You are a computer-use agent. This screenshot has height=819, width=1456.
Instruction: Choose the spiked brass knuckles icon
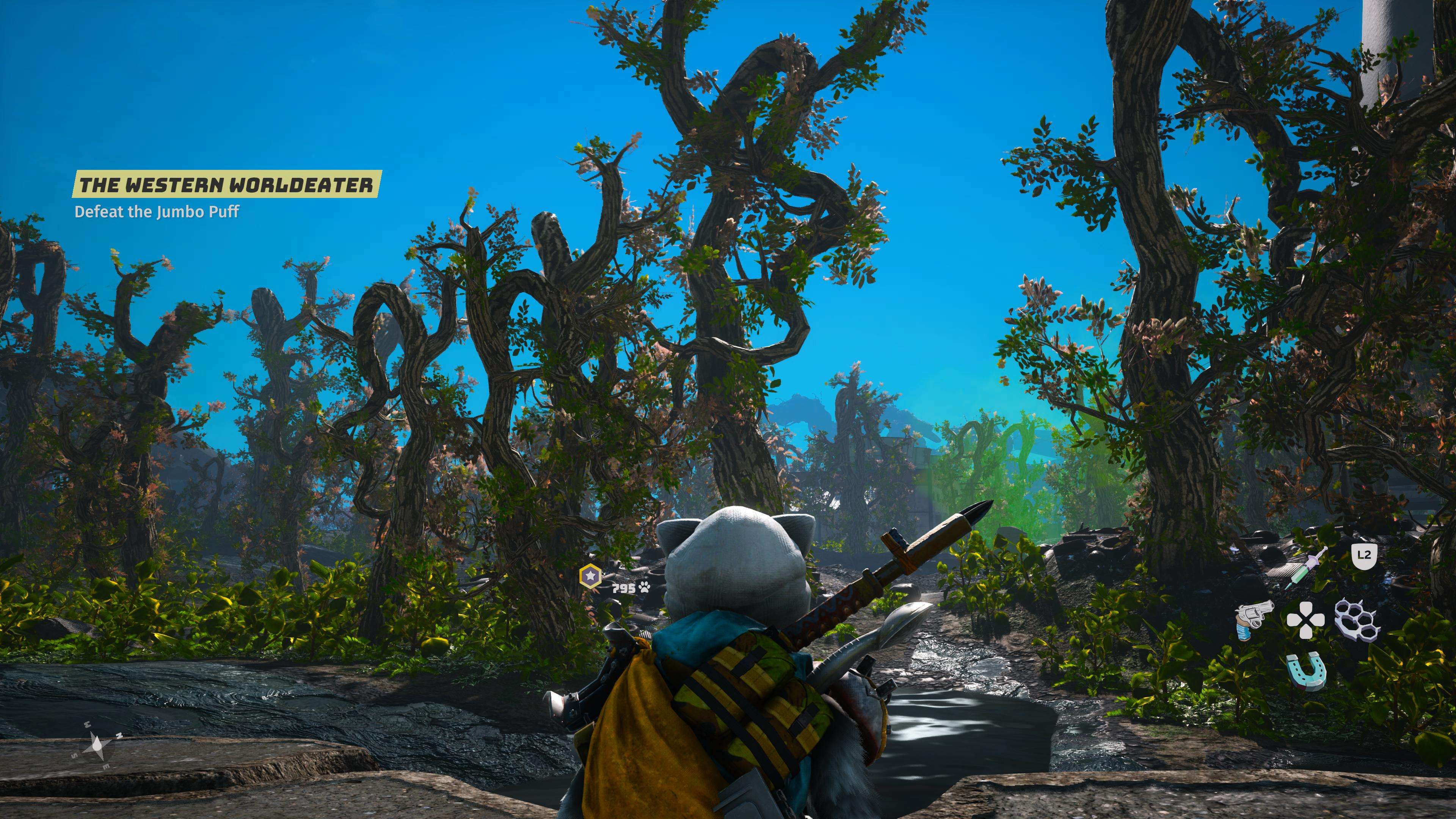[x=1357, y=620]
